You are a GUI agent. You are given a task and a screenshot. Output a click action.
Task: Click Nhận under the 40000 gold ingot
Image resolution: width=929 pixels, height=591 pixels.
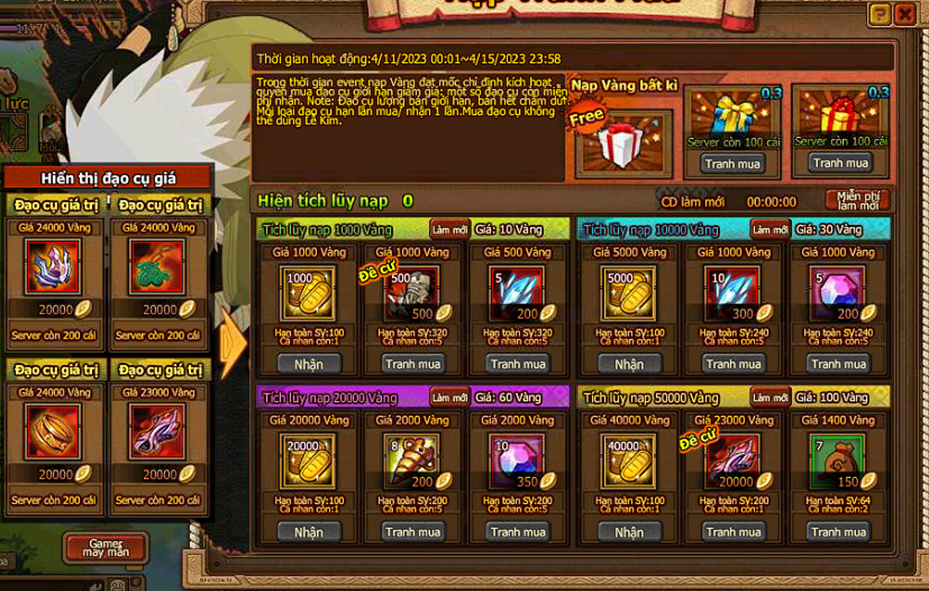click(x=629, y=532)
